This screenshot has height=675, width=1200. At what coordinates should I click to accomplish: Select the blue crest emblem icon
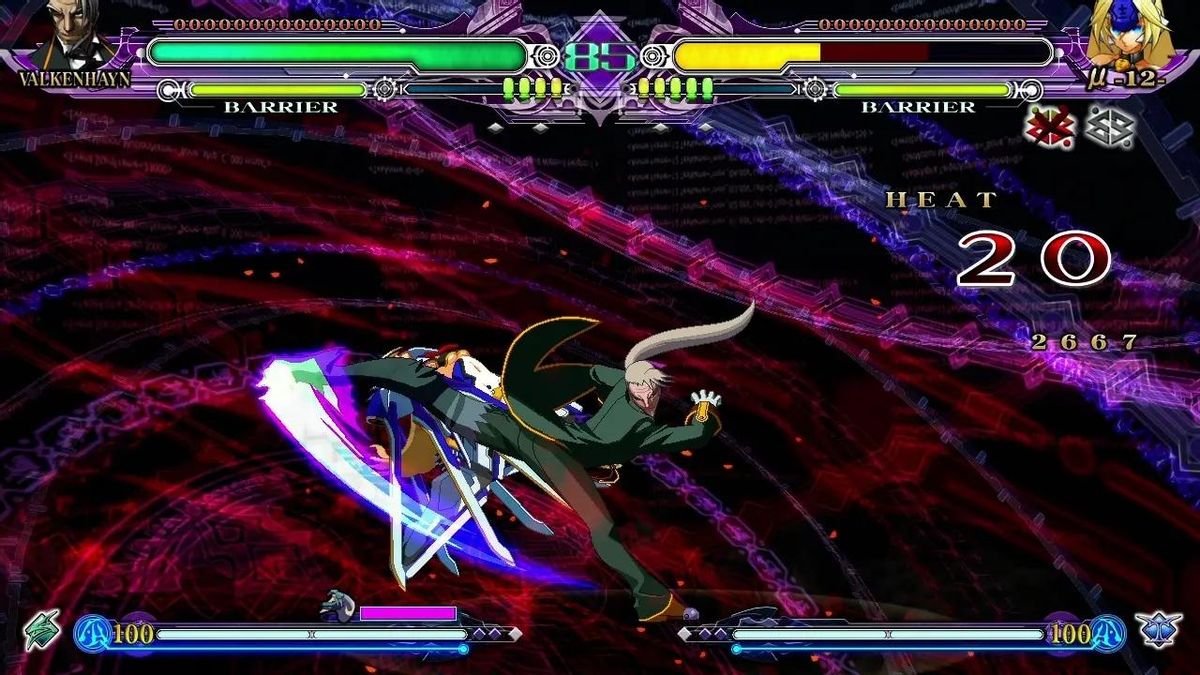tap(1159, 630)
